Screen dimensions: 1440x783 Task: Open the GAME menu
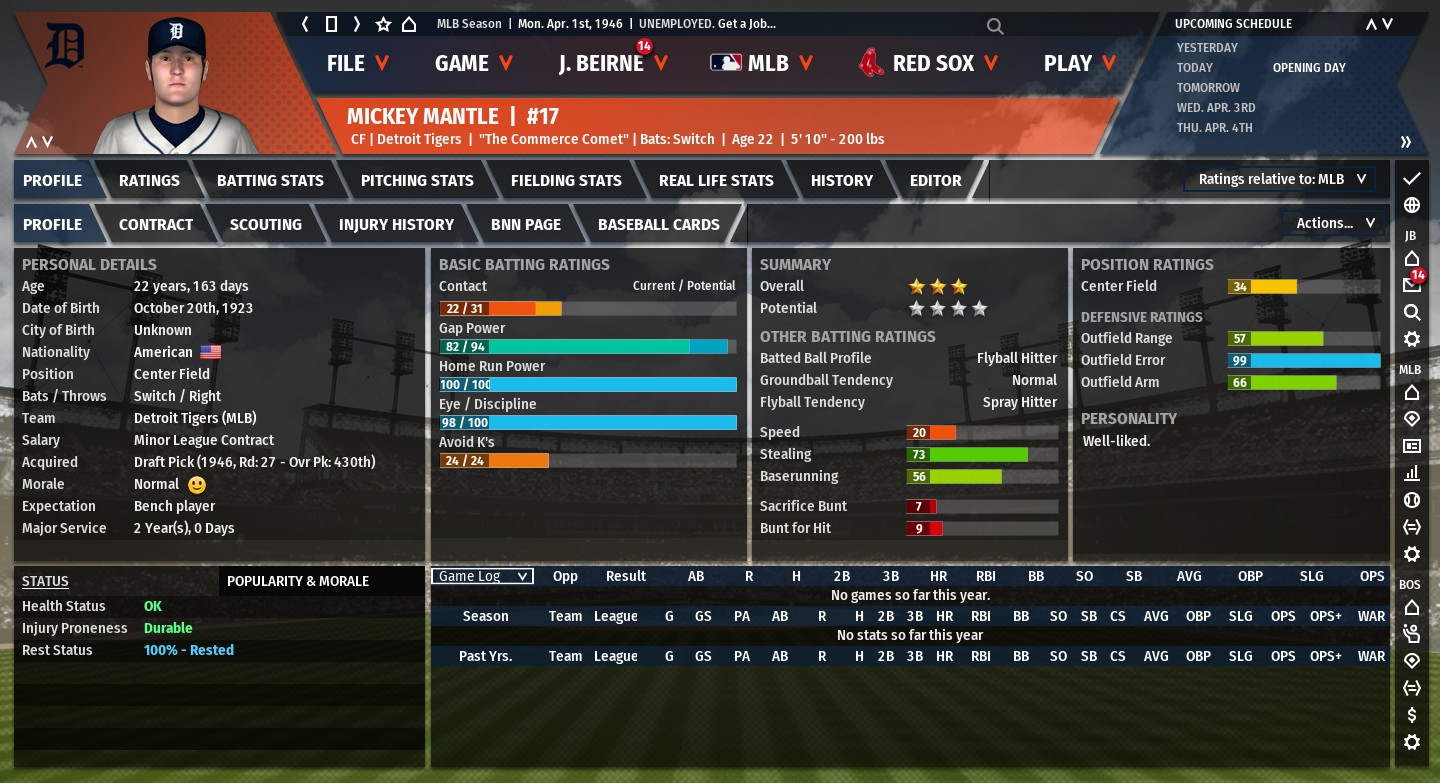(x=473, y=63)
